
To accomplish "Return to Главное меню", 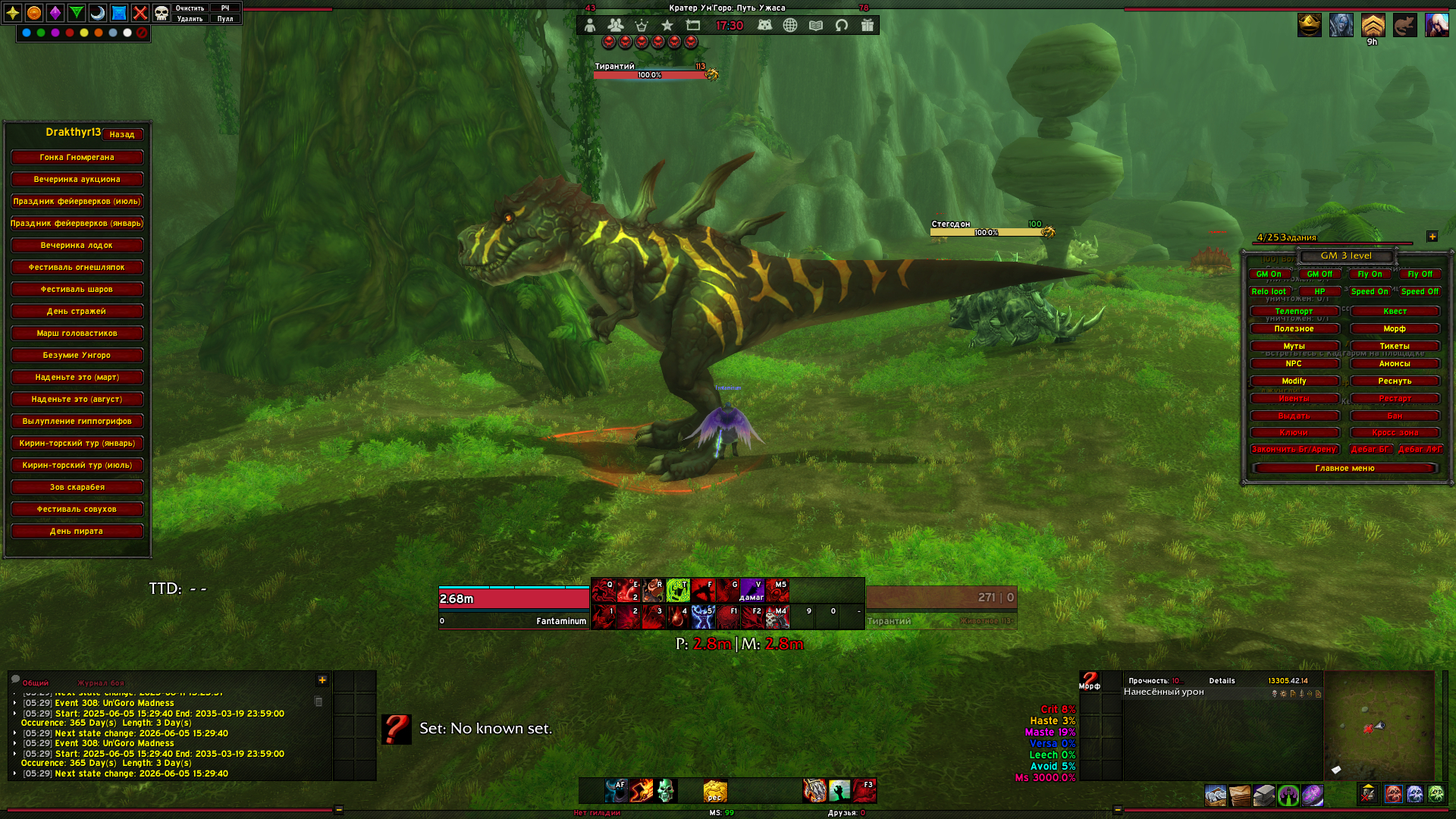I will 1345,468.
